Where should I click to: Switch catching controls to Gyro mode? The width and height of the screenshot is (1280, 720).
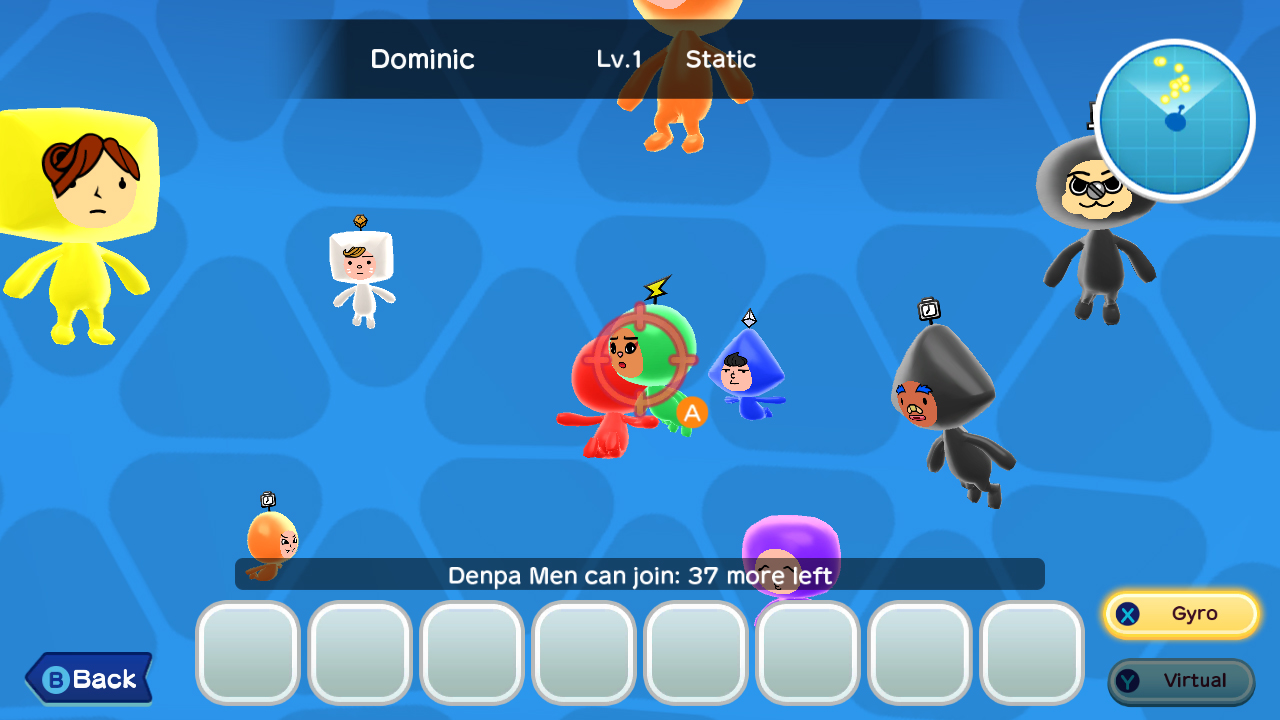1180,615
